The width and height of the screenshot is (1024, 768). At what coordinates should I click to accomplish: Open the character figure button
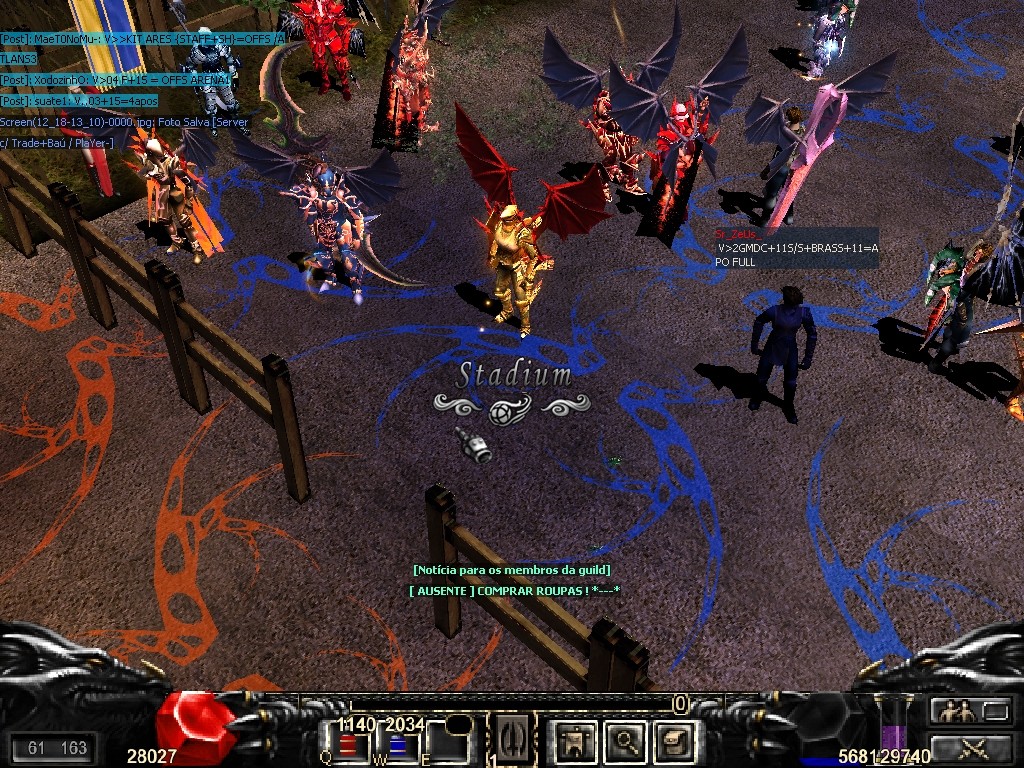click(x=574, y=741)
